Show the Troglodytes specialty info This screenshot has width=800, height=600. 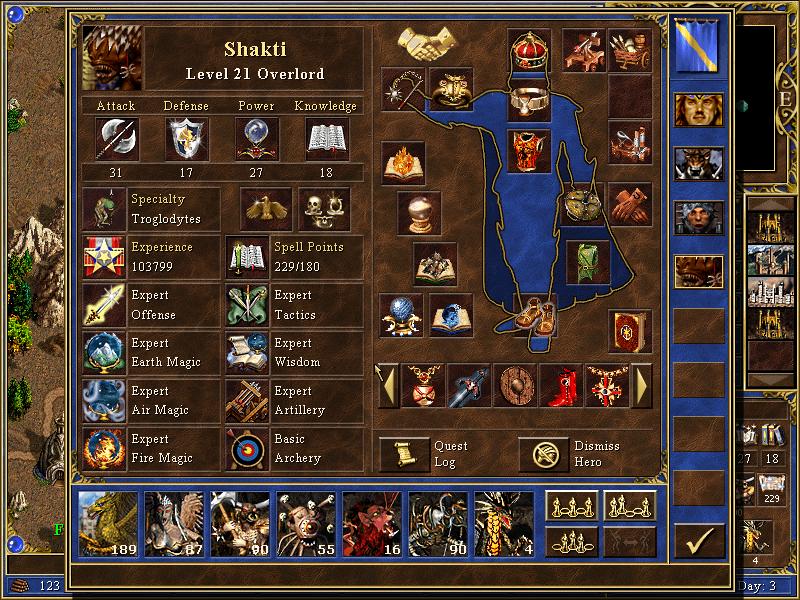pyautogui.click(x=104, y=209)
